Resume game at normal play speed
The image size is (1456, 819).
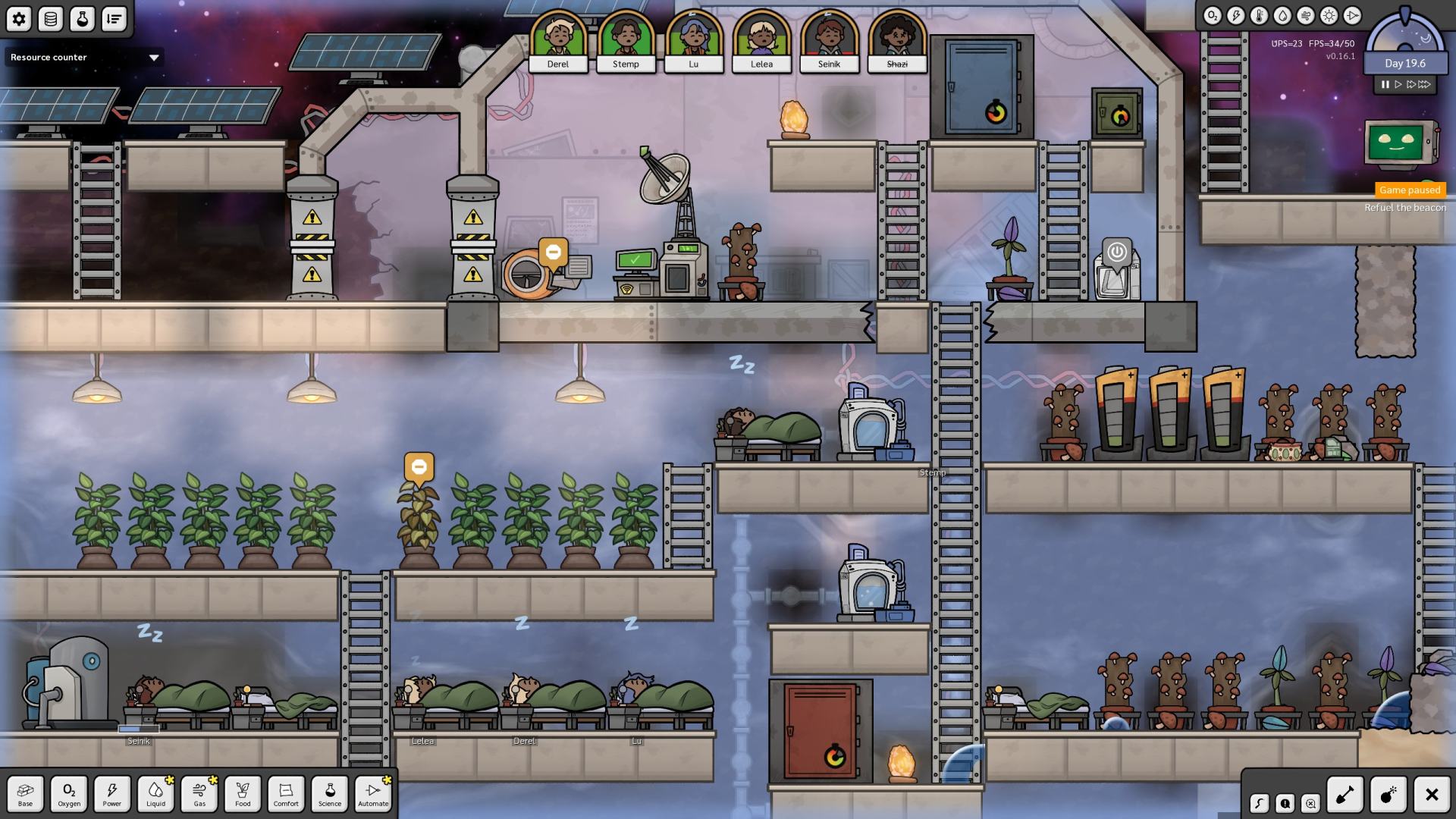click(x=1398, y=85)
